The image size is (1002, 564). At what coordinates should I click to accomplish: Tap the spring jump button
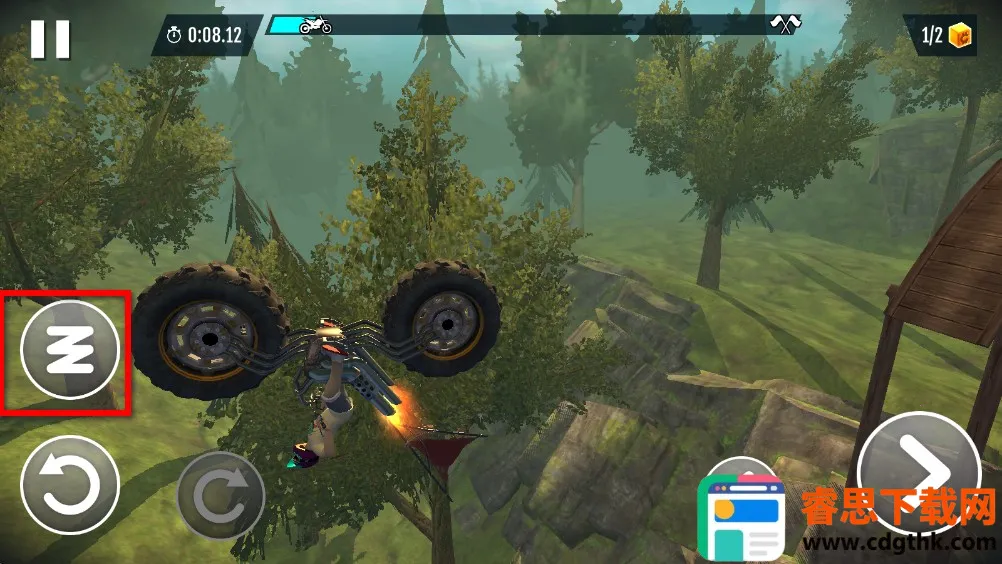[69, 350]
